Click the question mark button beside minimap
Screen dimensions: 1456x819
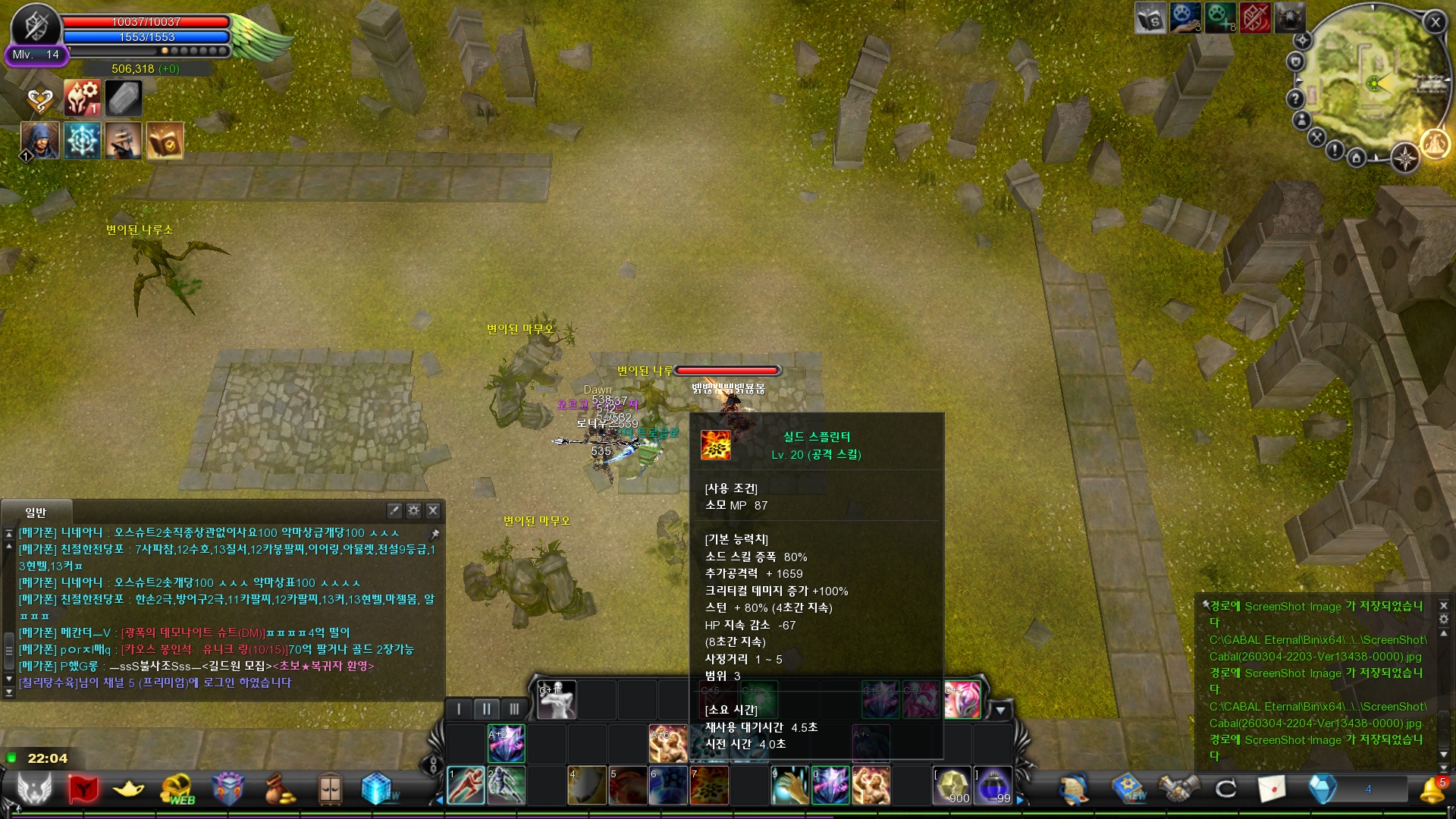coord(1295,99)
